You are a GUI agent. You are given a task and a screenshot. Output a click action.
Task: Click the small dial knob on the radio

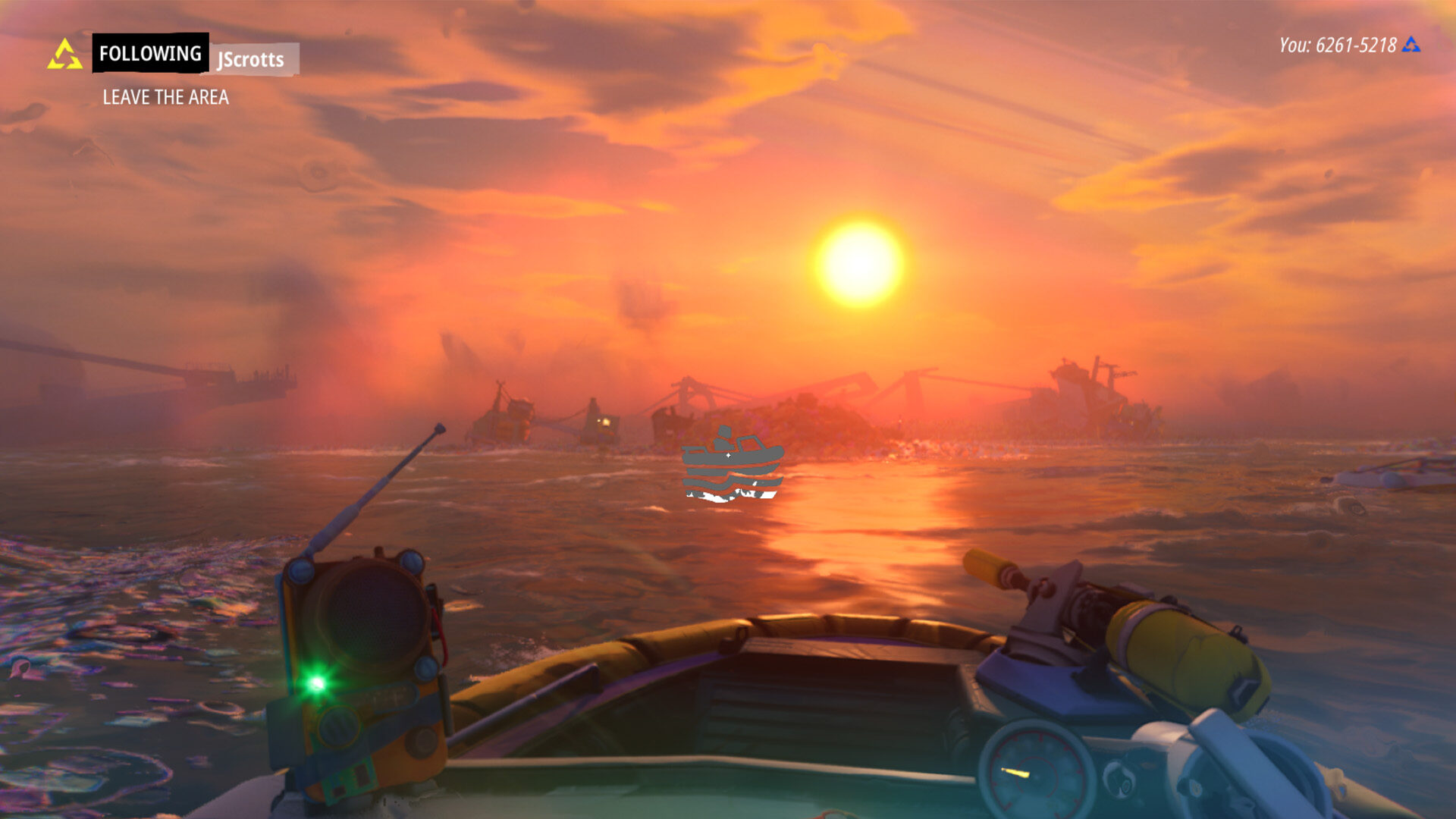(x=338, y=726)
